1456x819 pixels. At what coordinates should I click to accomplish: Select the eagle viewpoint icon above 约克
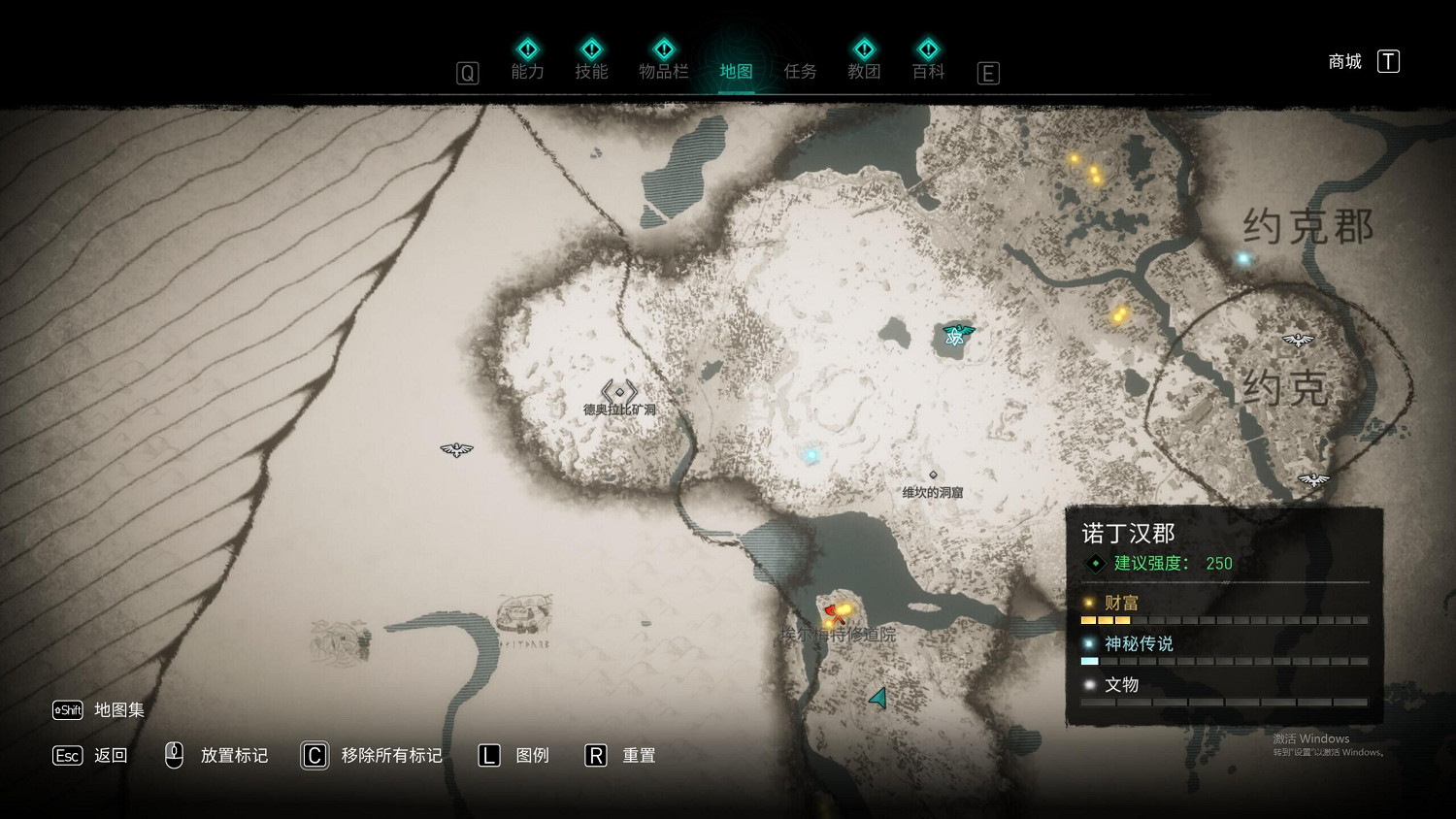(1298, 340)
